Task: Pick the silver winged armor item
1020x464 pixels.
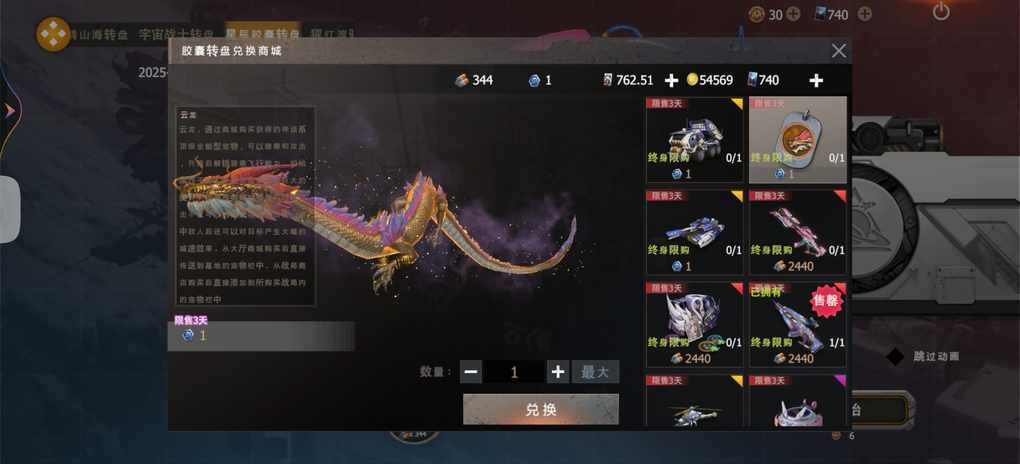Action: (x=695, y=324)
